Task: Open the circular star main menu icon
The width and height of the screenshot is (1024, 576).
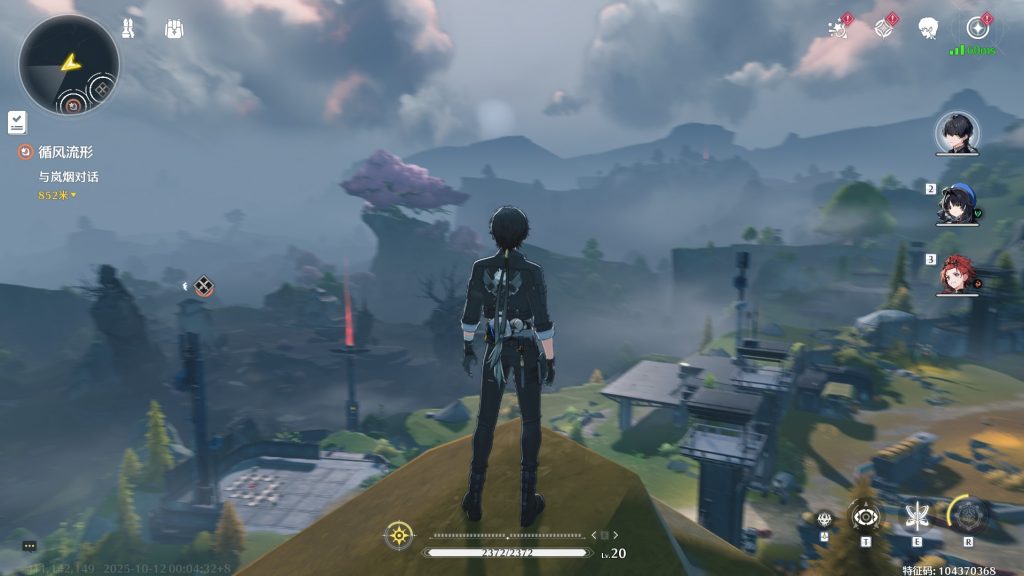Action: coord(977,28)
